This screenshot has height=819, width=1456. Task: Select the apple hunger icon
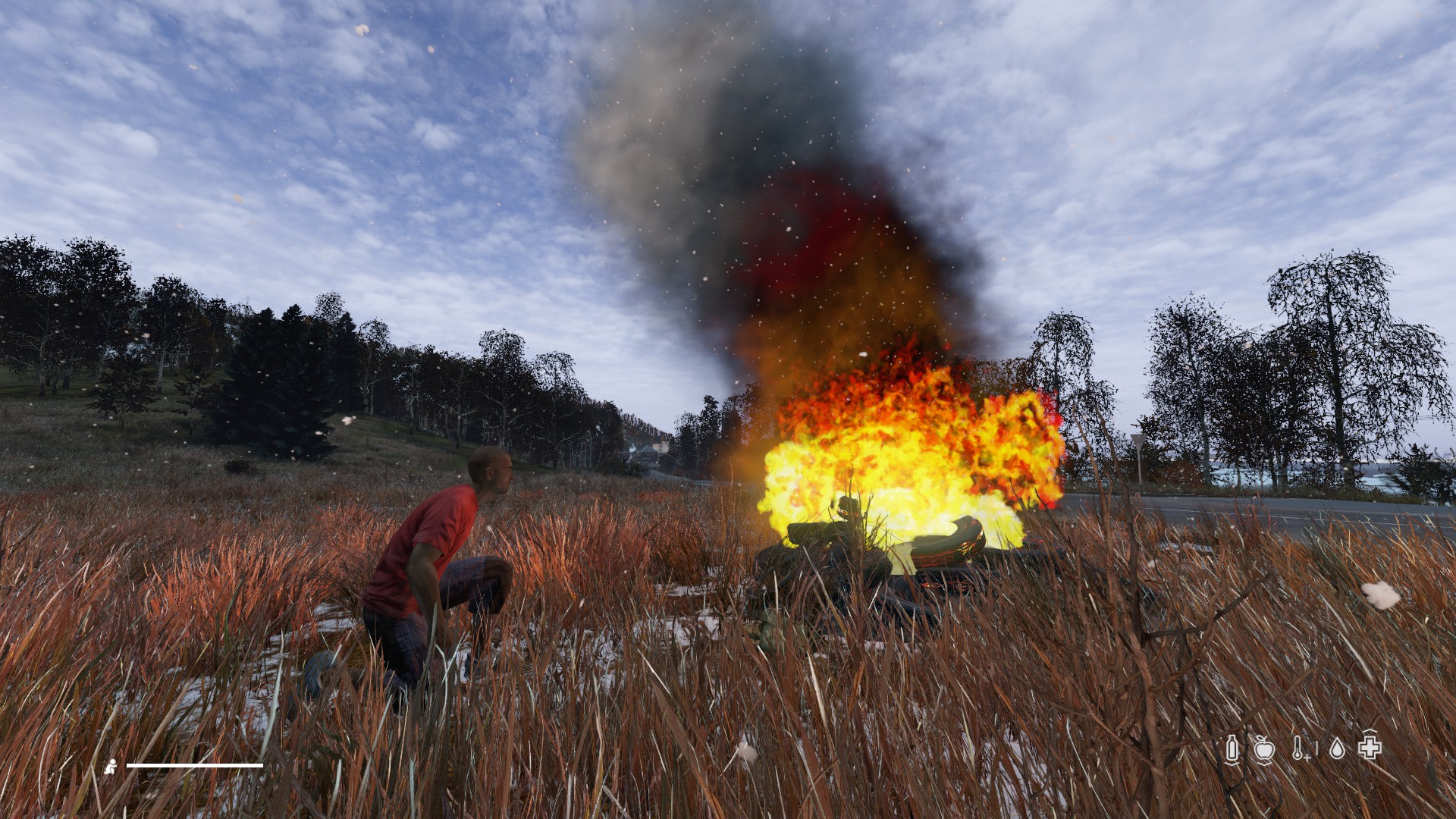pyautogui.click(x=1264, y=749)
